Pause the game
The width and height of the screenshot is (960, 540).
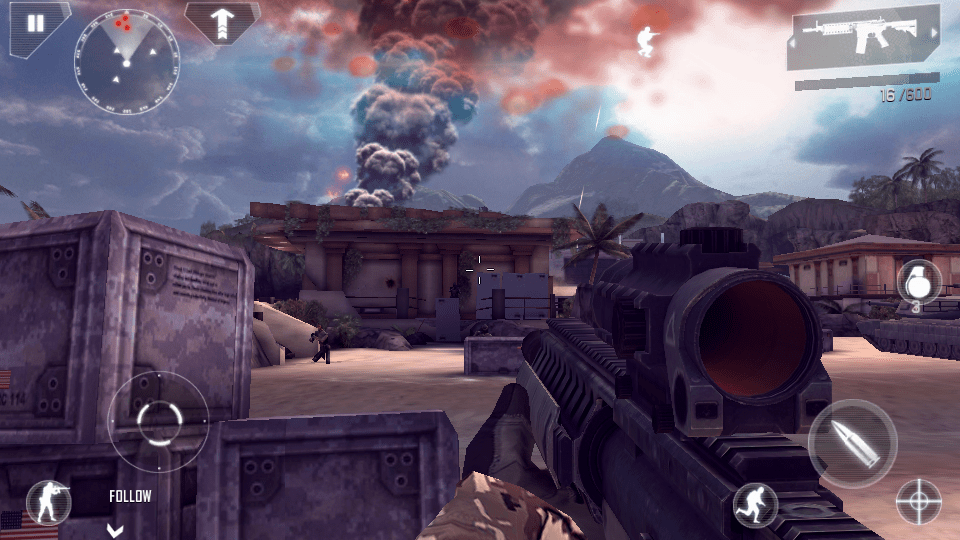tap(35, 24)
